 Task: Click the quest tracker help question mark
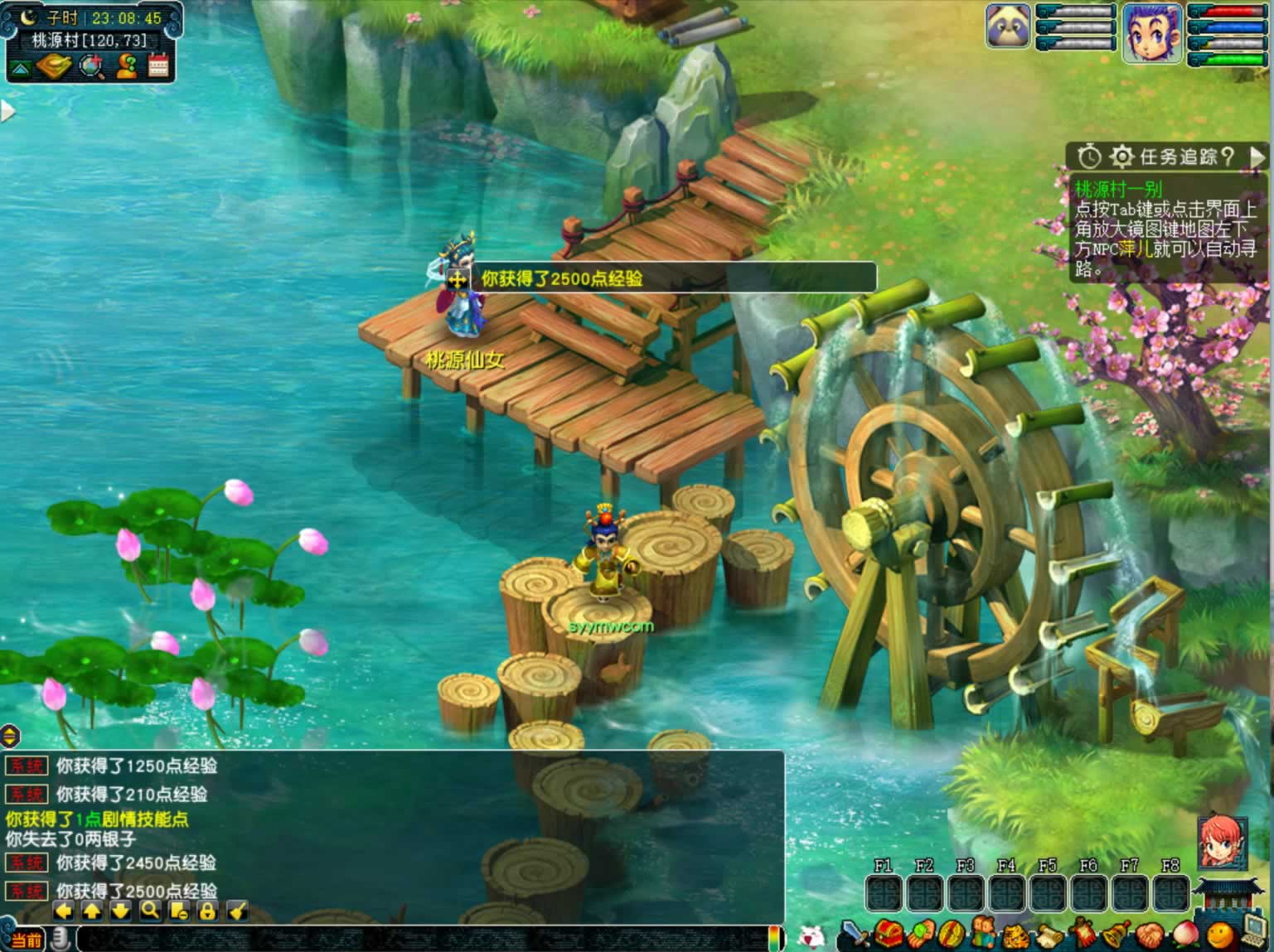click(1228, 156)
